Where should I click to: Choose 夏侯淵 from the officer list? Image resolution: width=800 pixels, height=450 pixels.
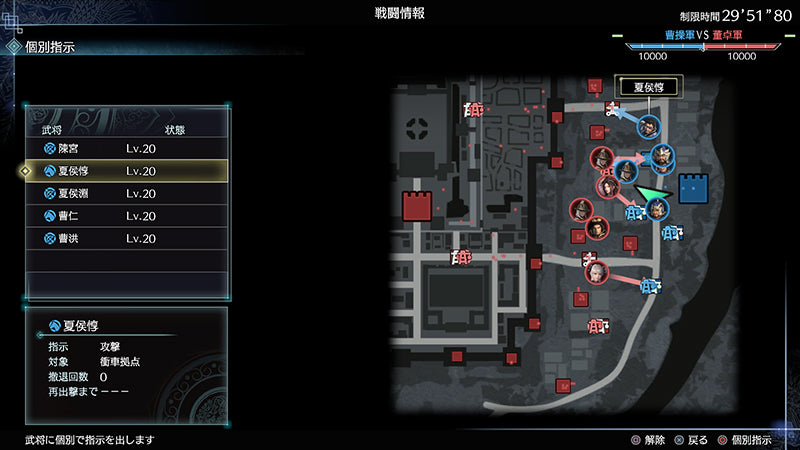127,194
